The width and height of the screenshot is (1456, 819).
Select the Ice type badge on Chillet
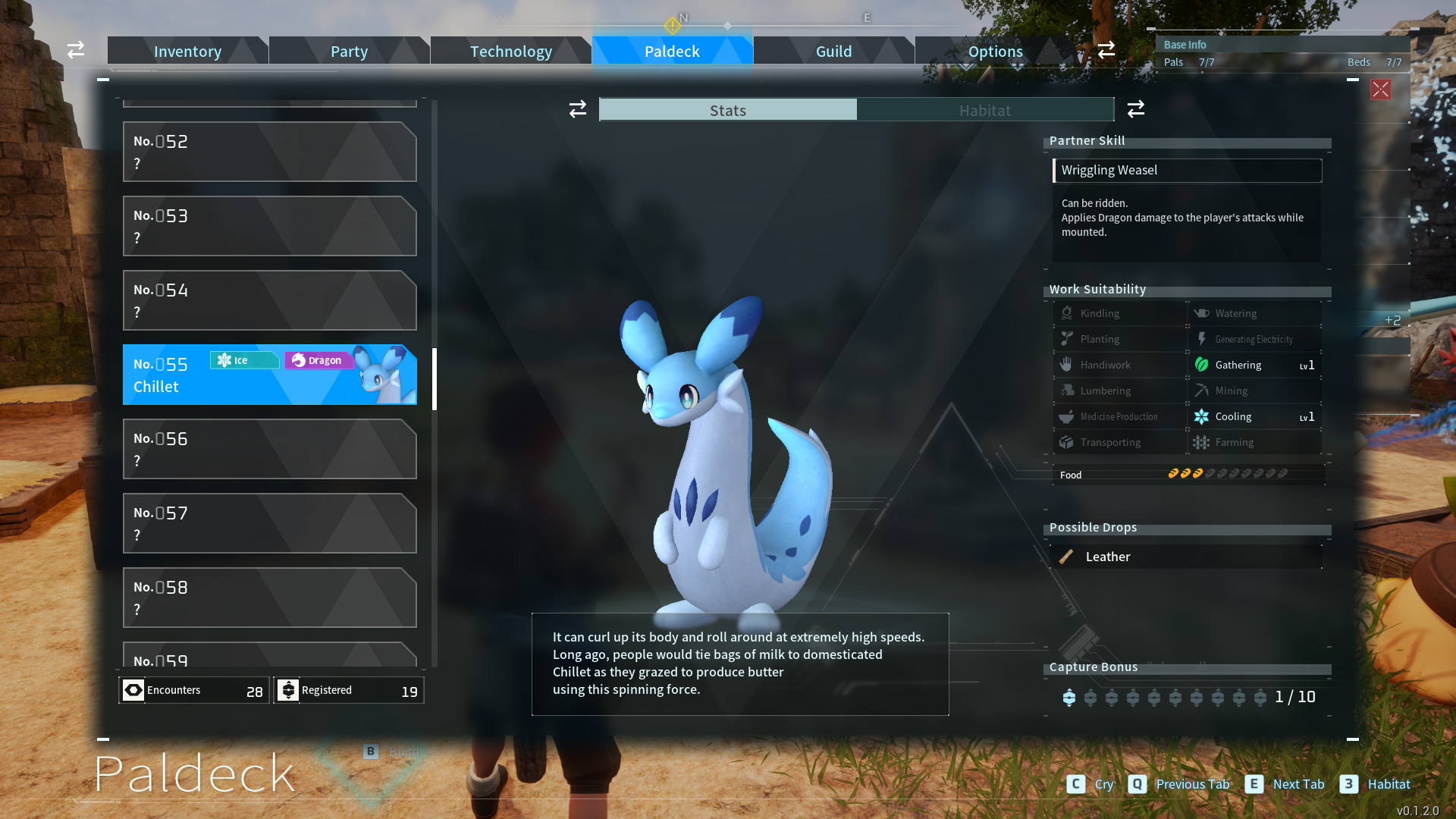pos(243,360)
